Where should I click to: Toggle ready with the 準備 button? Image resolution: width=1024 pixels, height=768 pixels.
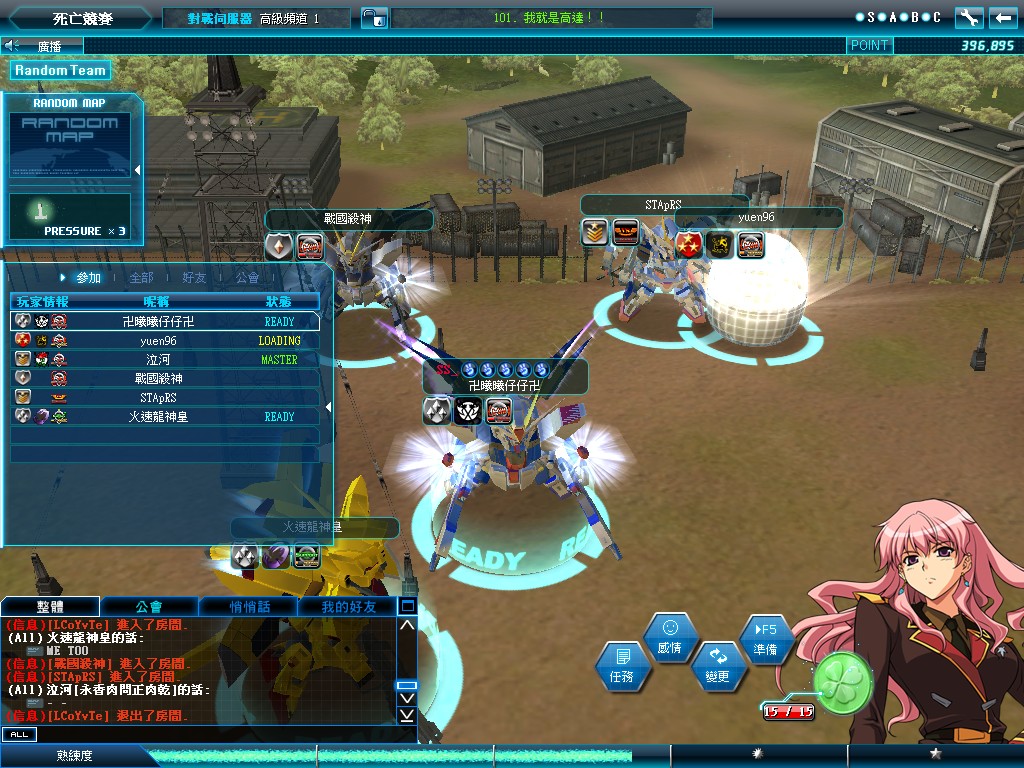pos(766,639)
